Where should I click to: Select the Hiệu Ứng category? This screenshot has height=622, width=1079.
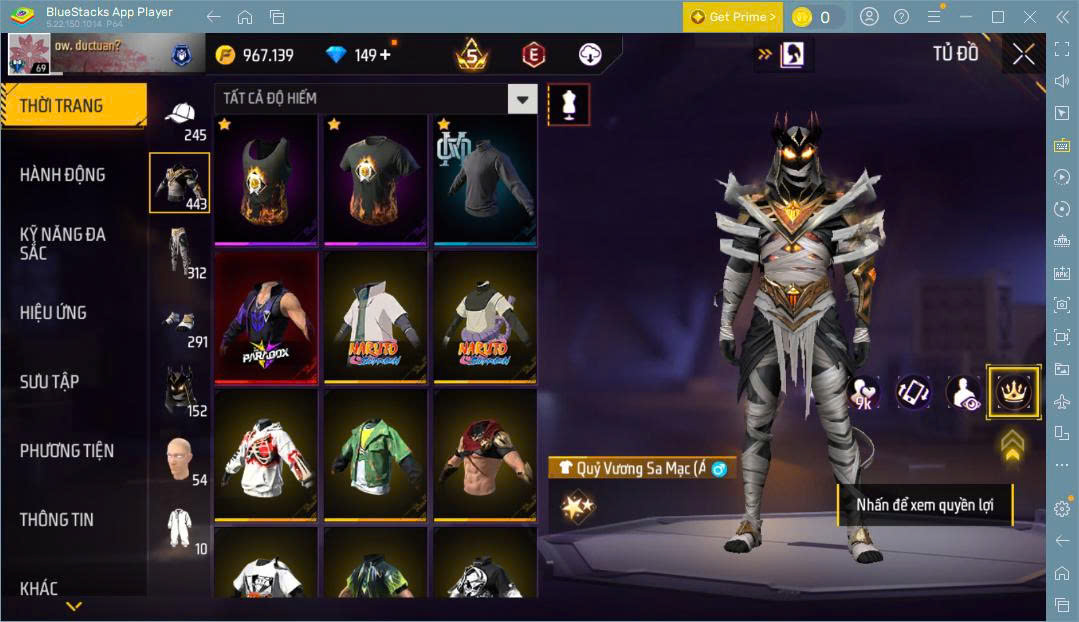click(53, 313)
